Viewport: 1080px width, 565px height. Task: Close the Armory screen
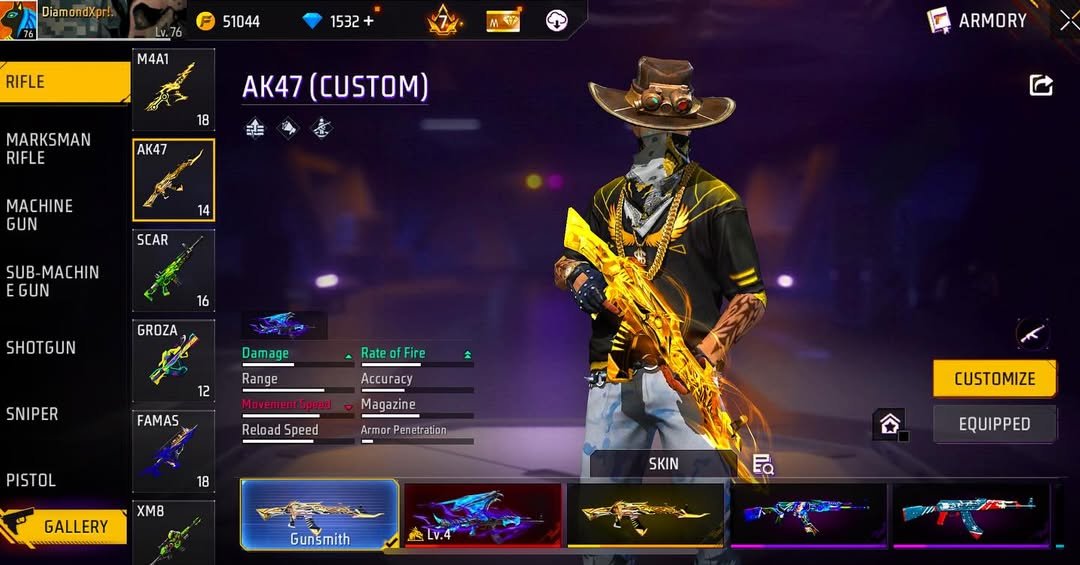(1069, 20)
